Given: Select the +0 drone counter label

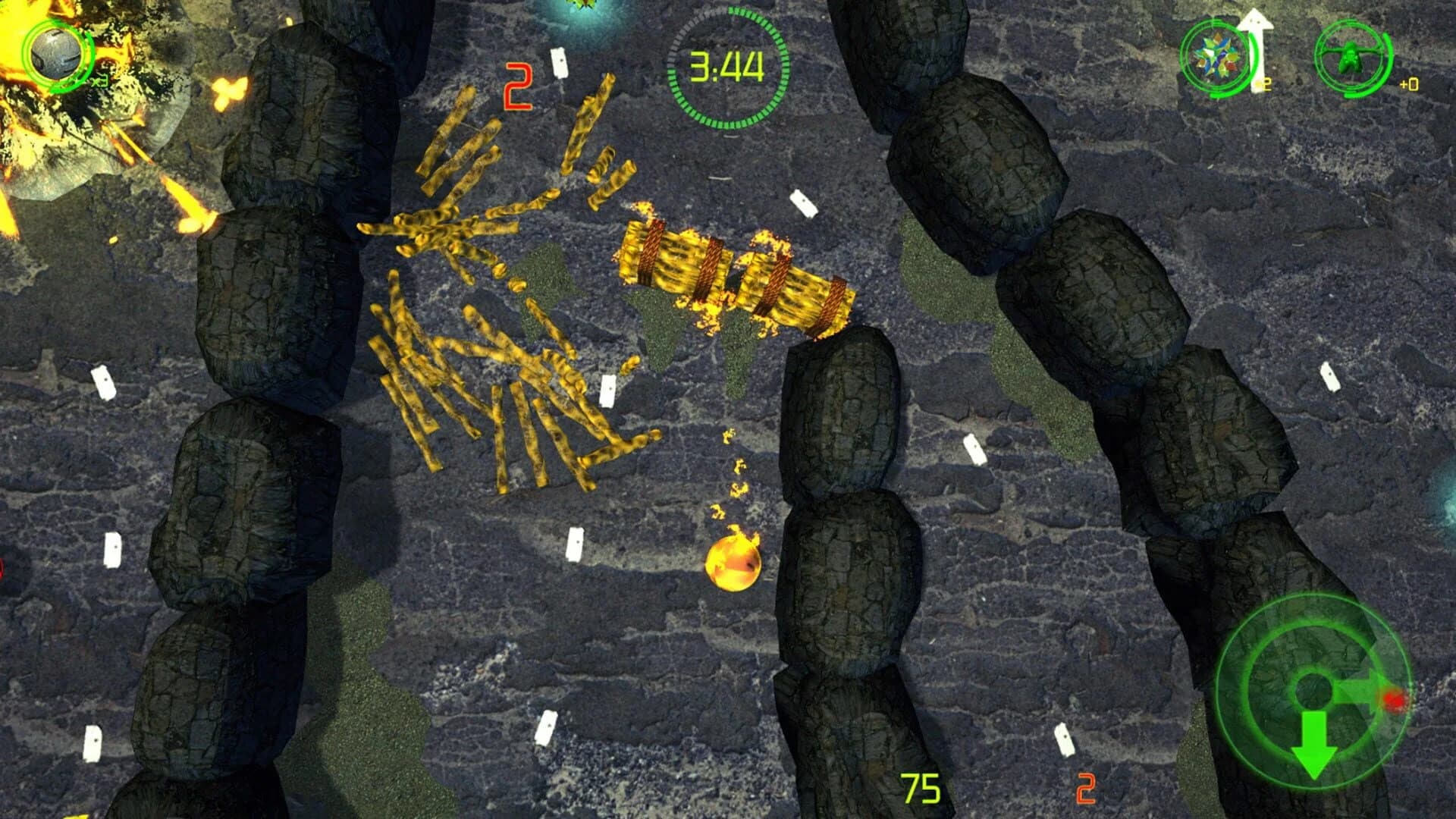Looking at the screenshot, I should point(1409,85).
